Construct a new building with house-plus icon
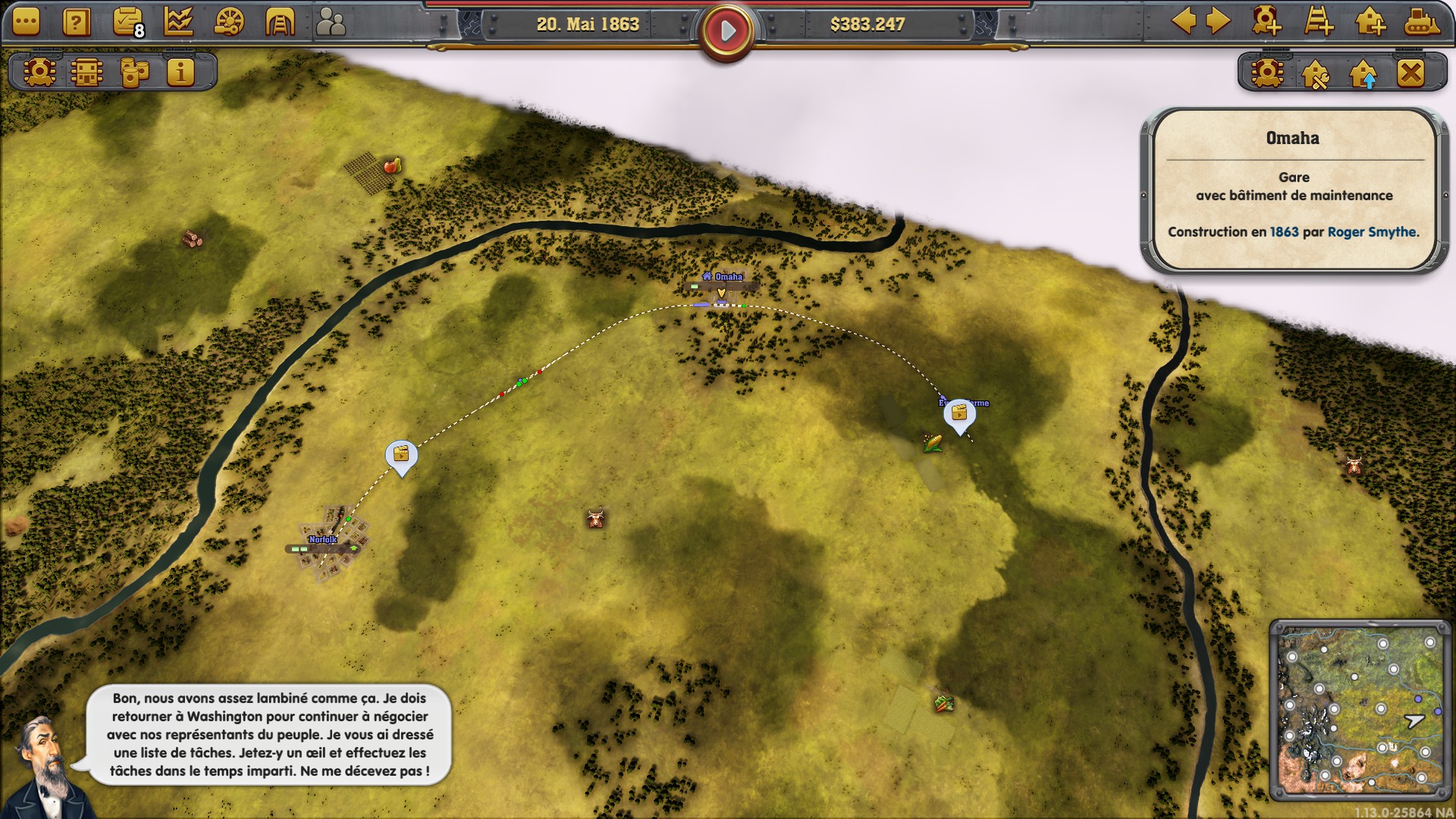This screenshot has width=1456, height=819. (1370, 21)
